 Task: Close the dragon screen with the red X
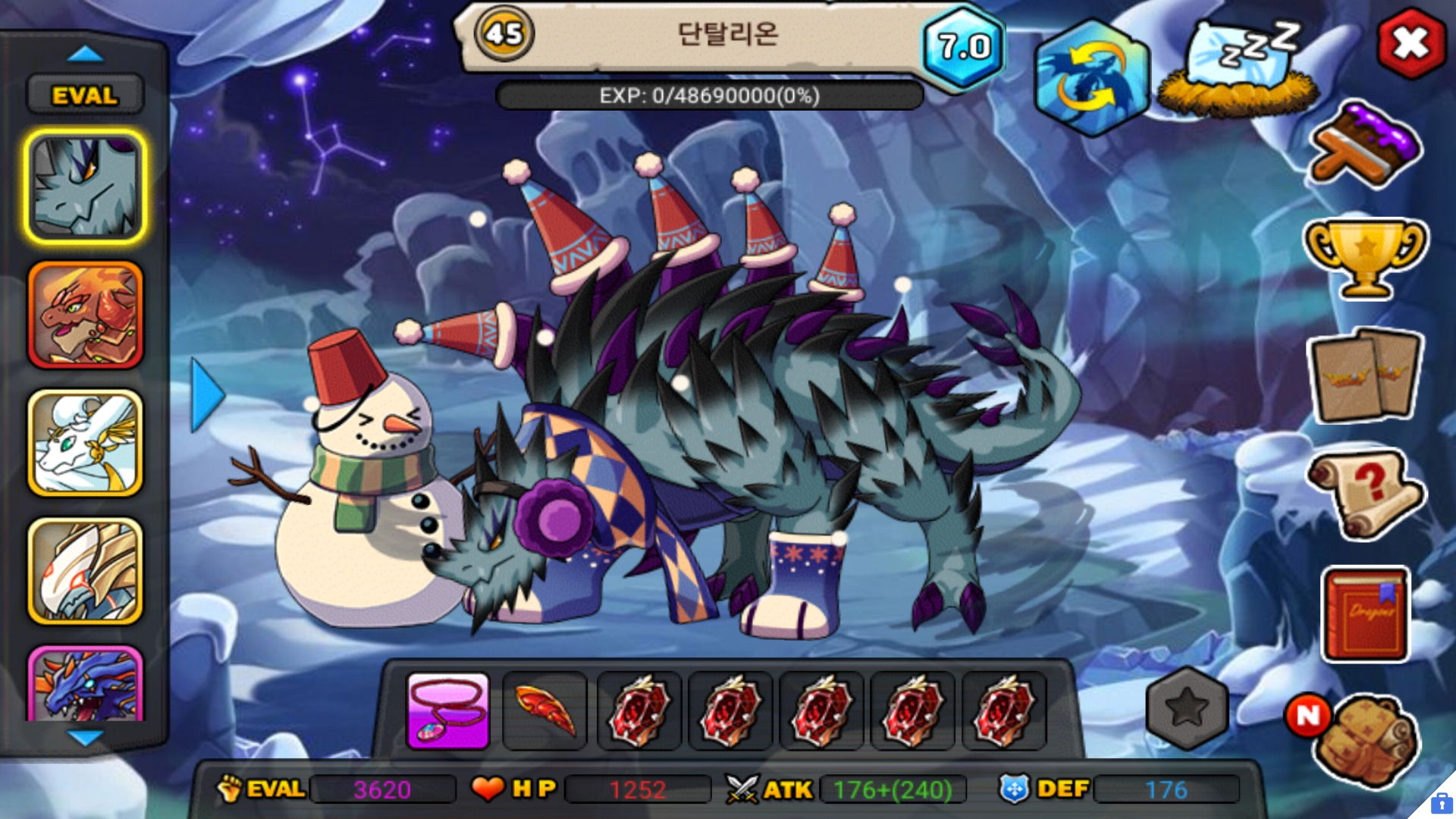pos(1410,44)
